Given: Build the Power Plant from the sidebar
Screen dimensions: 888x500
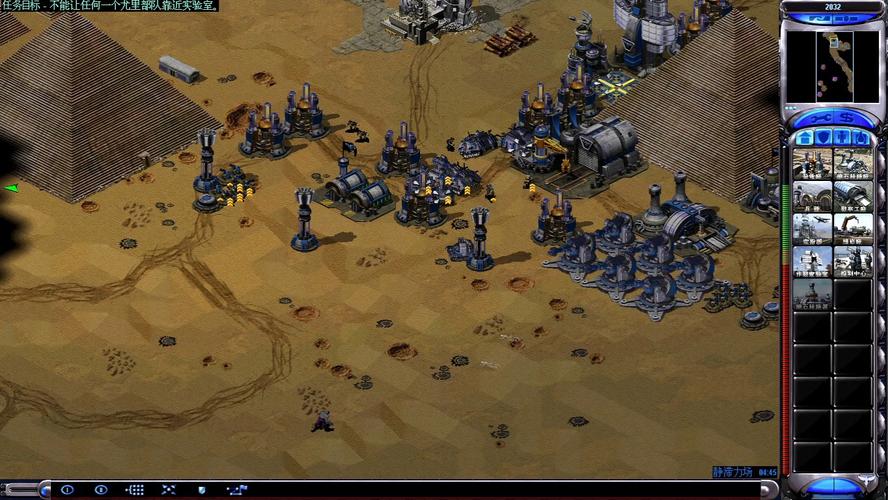Looking at the screenshot, I should click(x=812, y=164).
